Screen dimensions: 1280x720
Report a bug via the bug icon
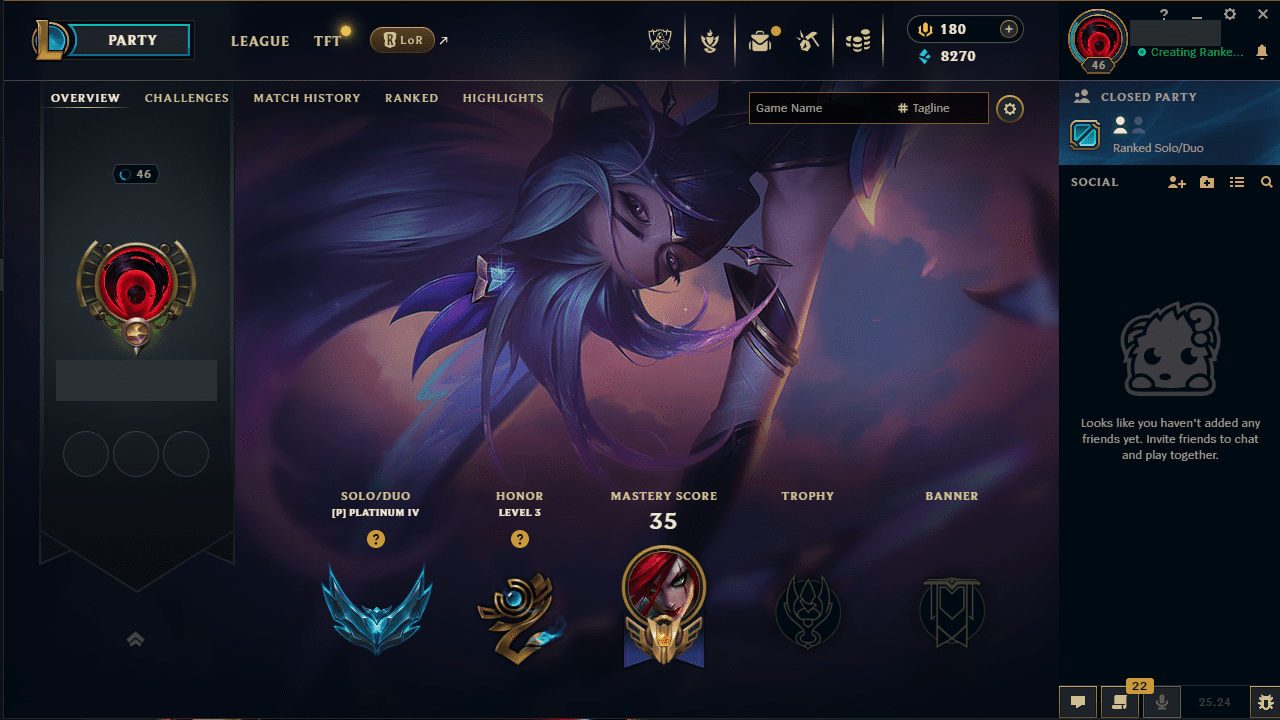1261,701
